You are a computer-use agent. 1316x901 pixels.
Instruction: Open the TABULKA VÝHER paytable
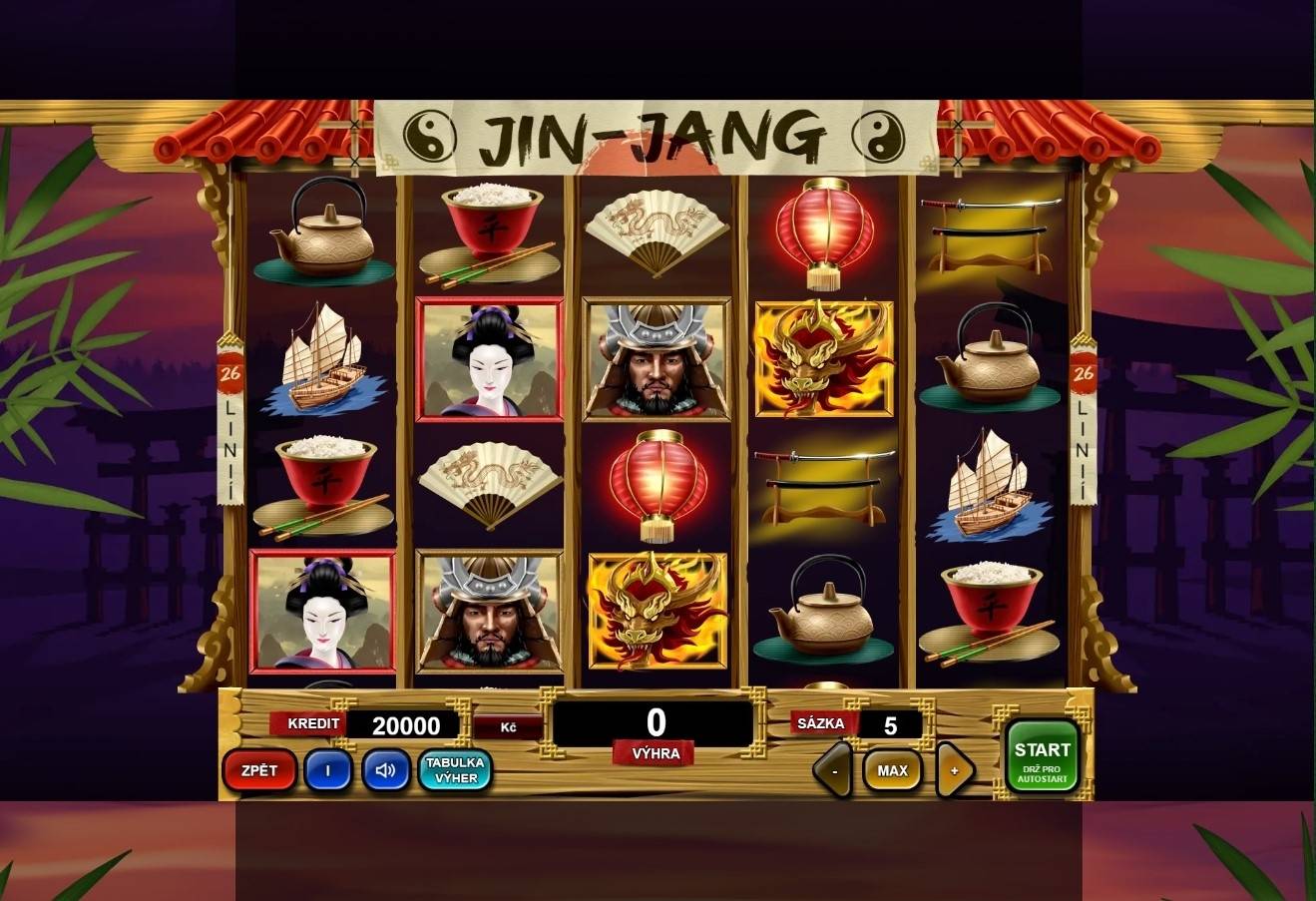point(454,770)
